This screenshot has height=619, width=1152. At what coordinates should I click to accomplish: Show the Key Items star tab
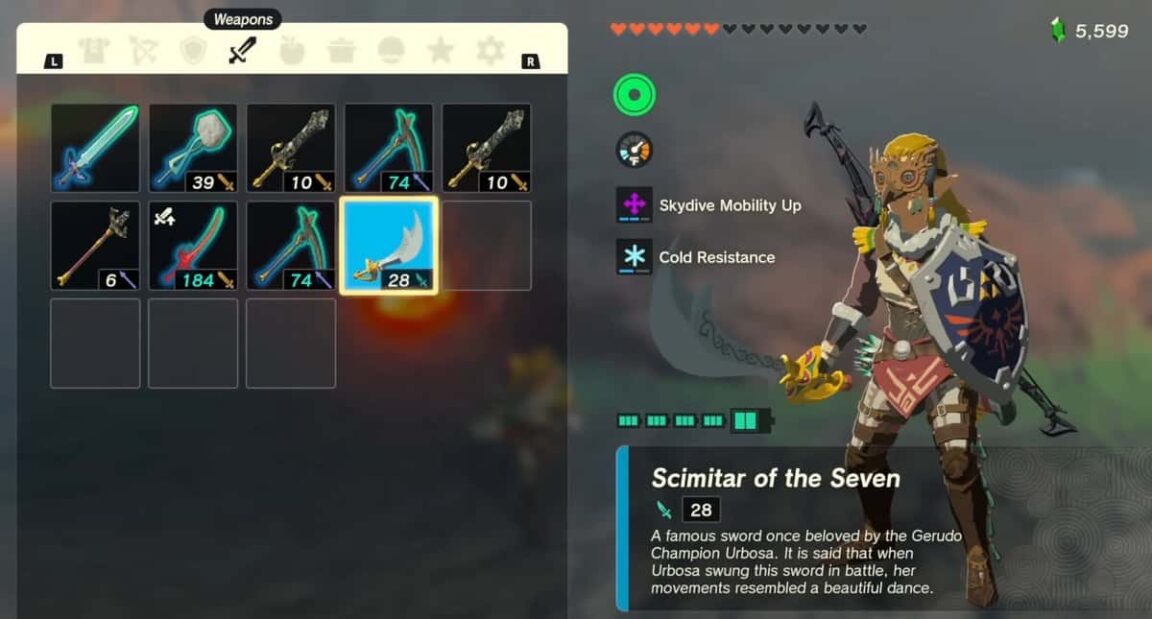[x=440, y=51]
